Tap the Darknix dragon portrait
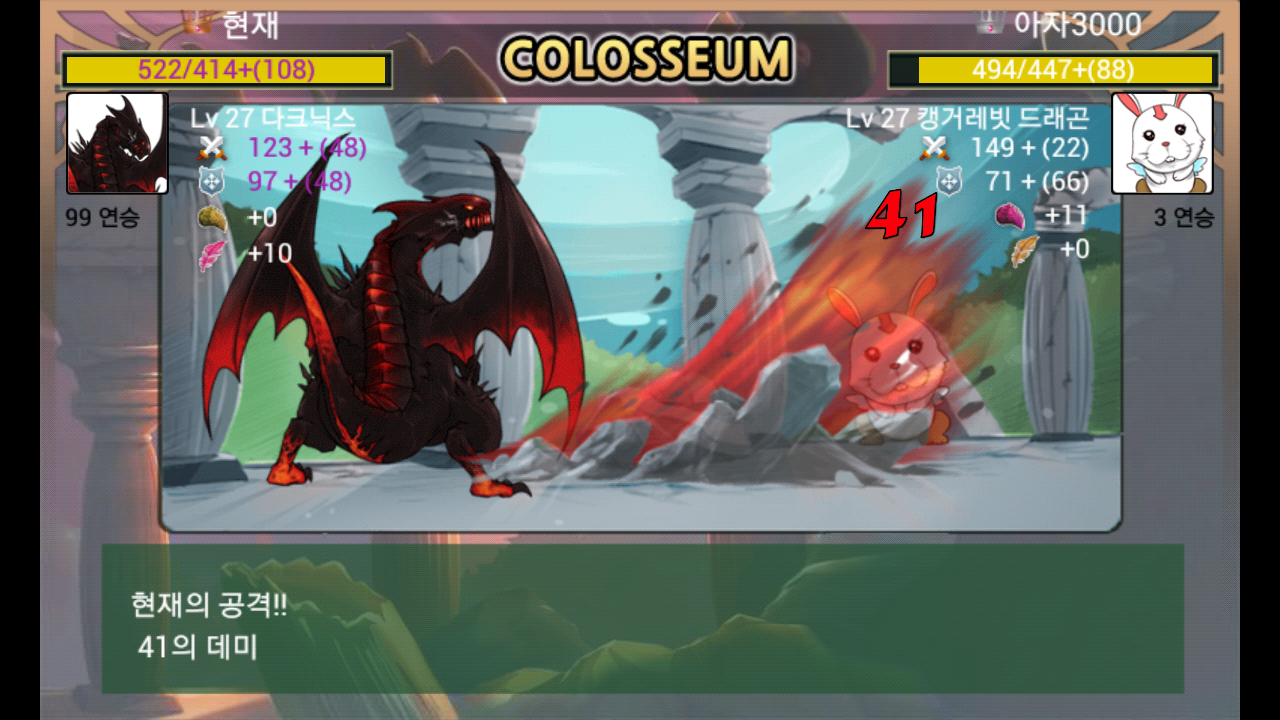This screenshot has height=720, width=1280. click(117, 143)
